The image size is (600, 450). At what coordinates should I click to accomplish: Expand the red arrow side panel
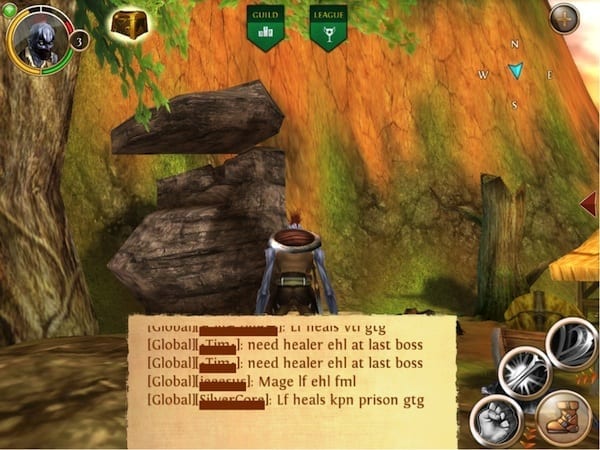589,204
